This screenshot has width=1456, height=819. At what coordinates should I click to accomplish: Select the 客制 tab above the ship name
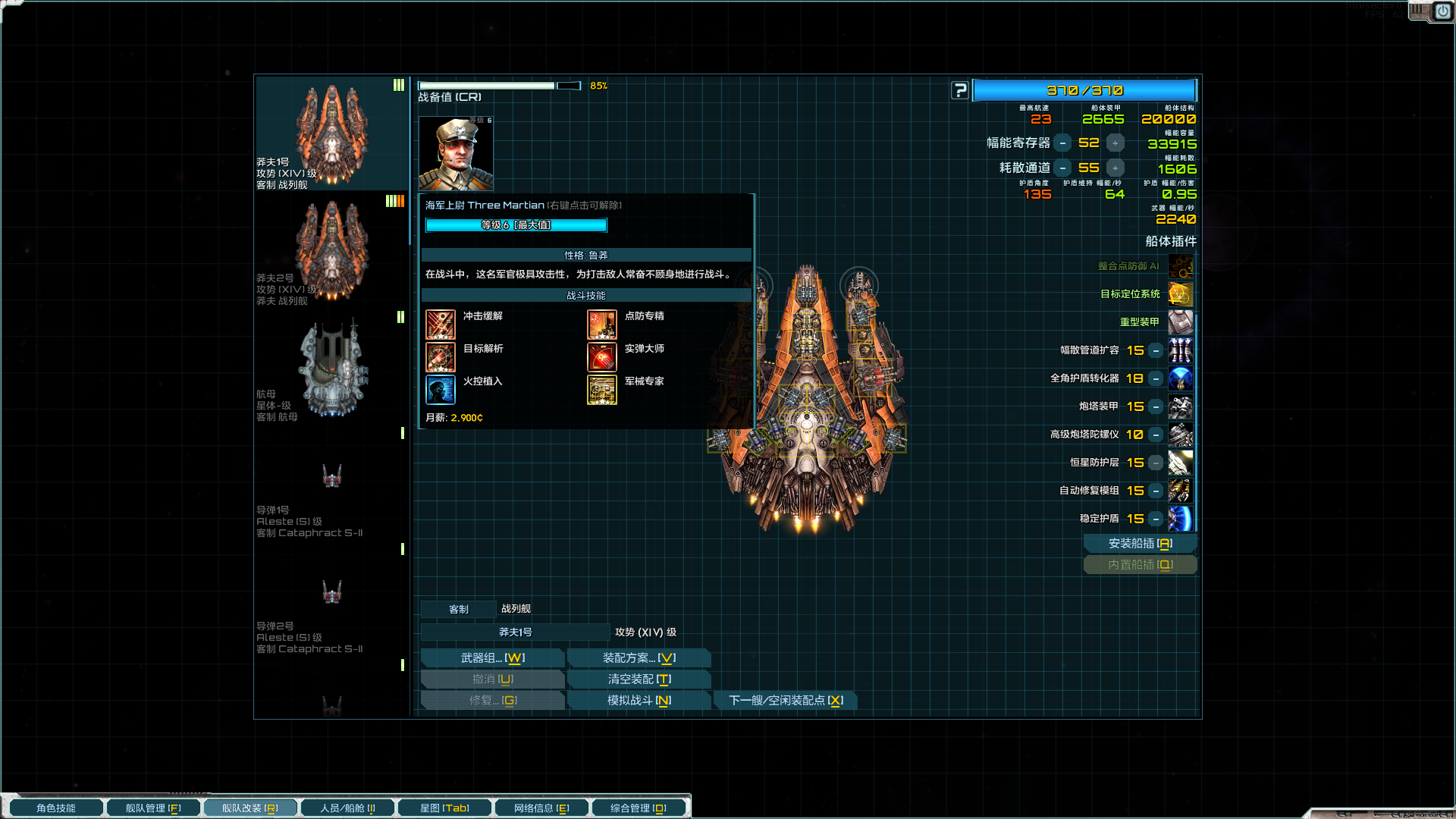tap(458, 609)
